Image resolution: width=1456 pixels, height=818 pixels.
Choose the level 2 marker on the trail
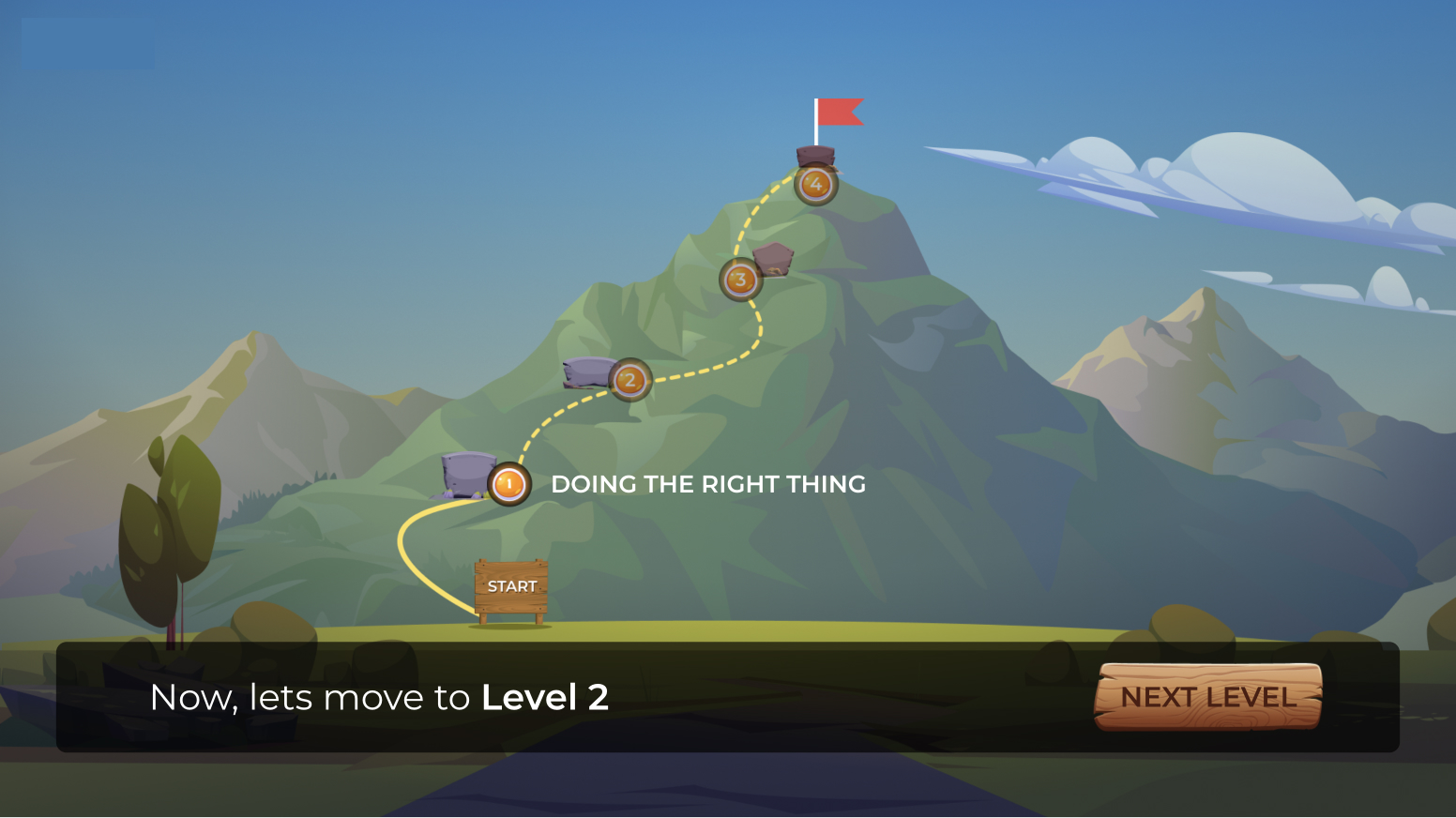pos(629,380)
